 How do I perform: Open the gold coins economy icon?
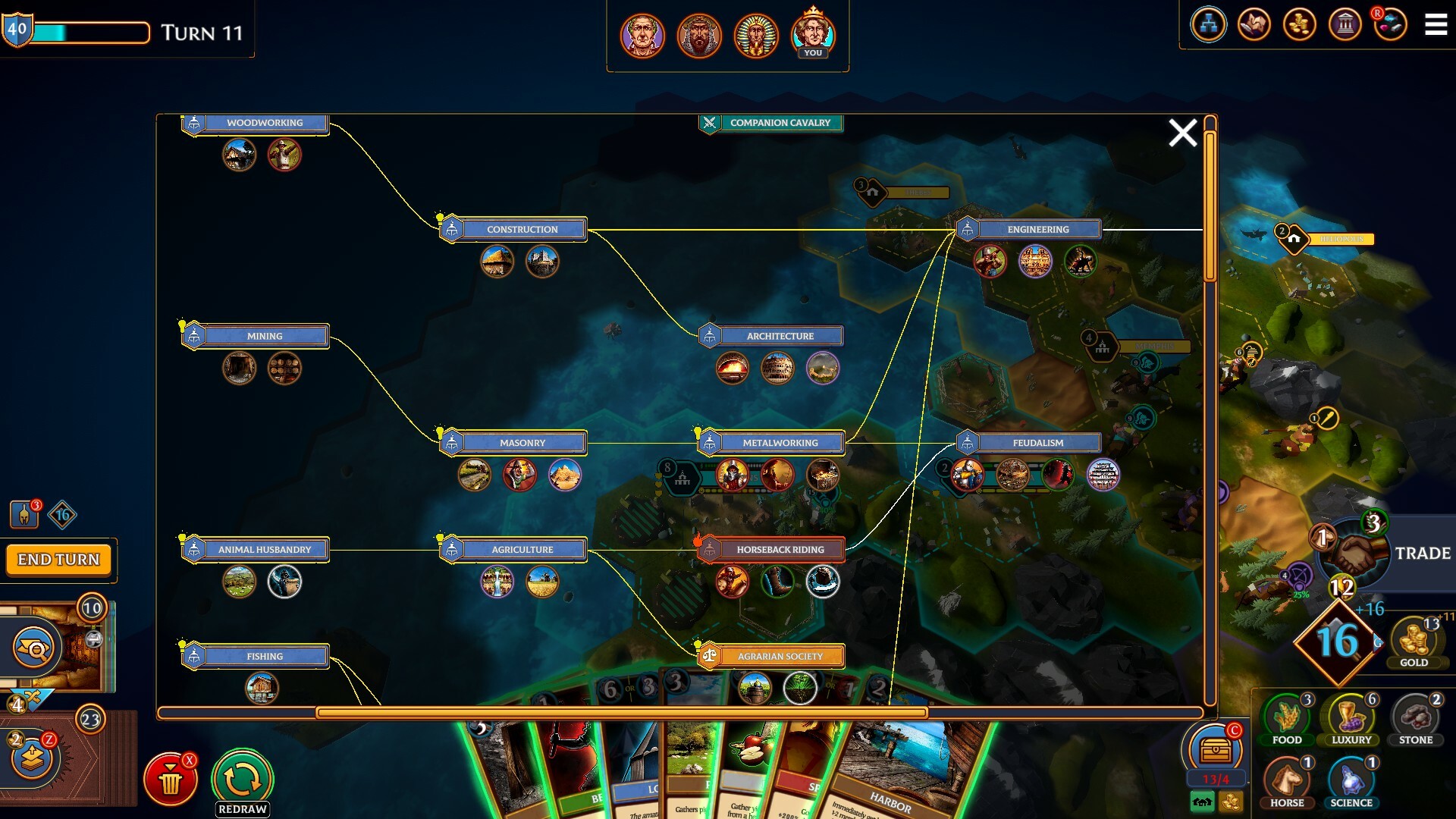click(x=1301, y=24)
